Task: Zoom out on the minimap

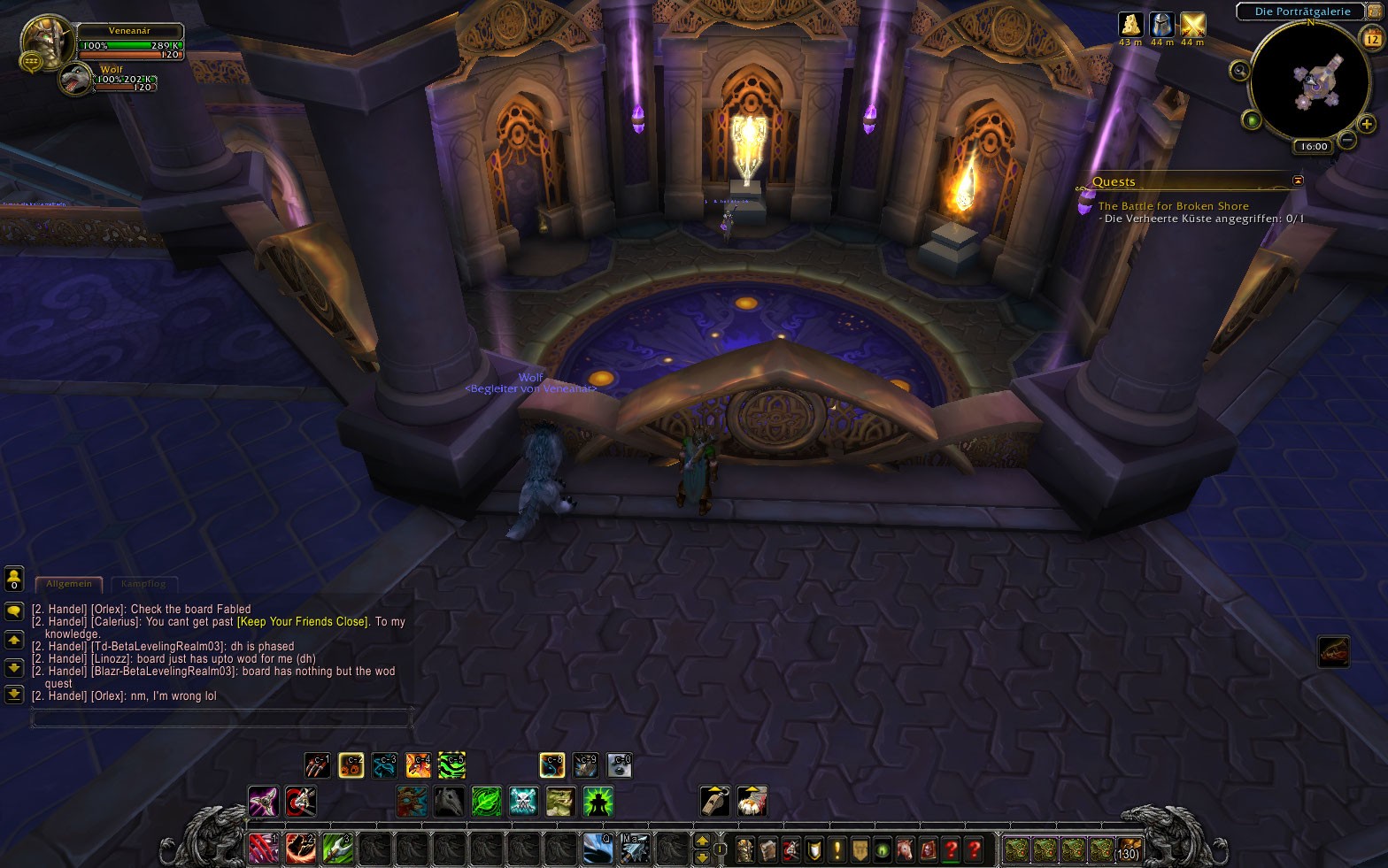Action: pos(1347,140)
